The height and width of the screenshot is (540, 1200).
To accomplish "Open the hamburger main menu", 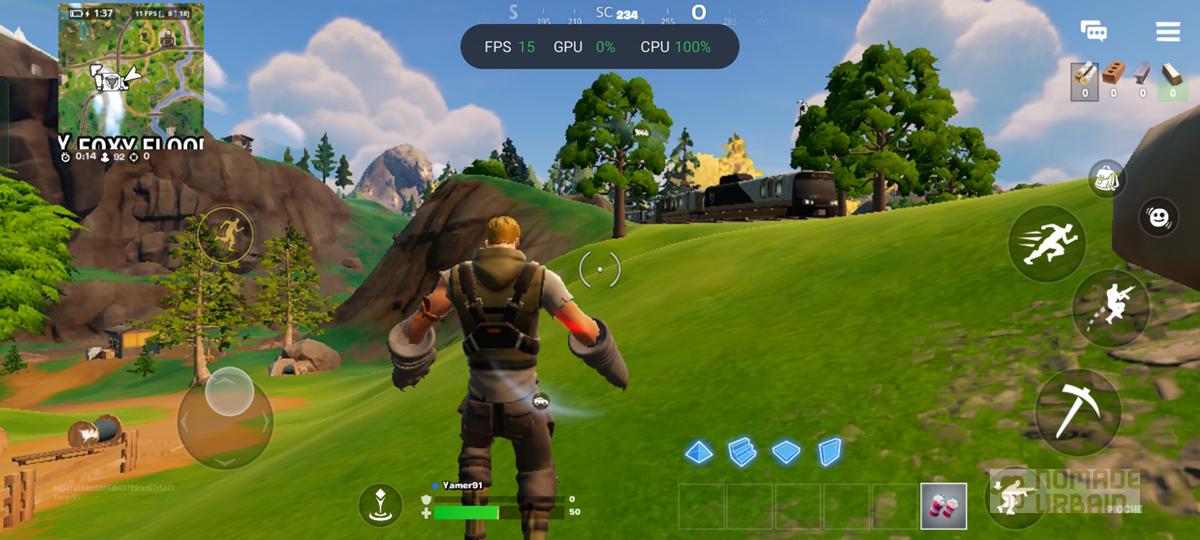I will tap(1168, 31).
